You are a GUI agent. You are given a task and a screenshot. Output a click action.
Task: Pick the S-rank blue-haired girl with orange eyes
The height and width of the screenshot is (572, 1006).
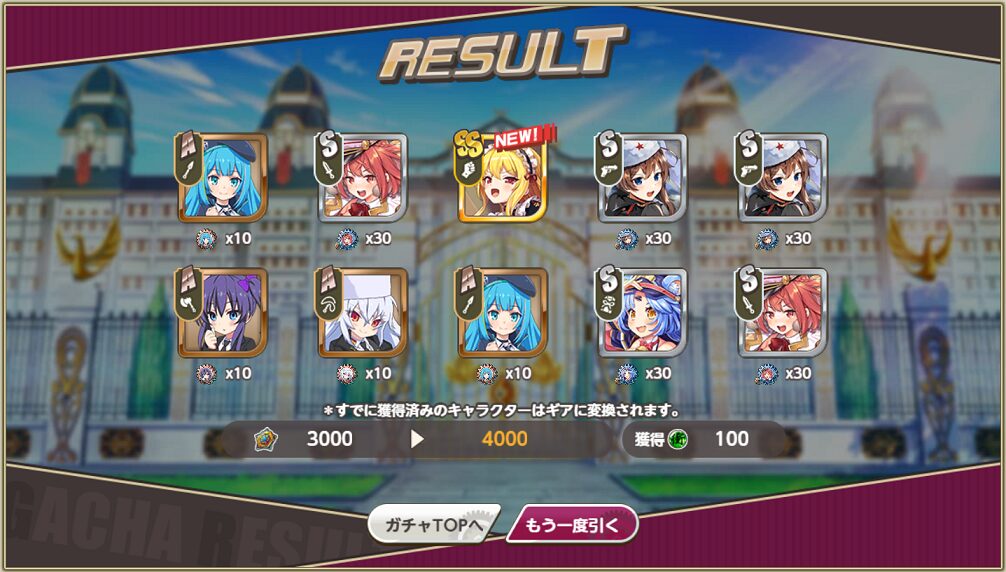click(x=643, y=313)
